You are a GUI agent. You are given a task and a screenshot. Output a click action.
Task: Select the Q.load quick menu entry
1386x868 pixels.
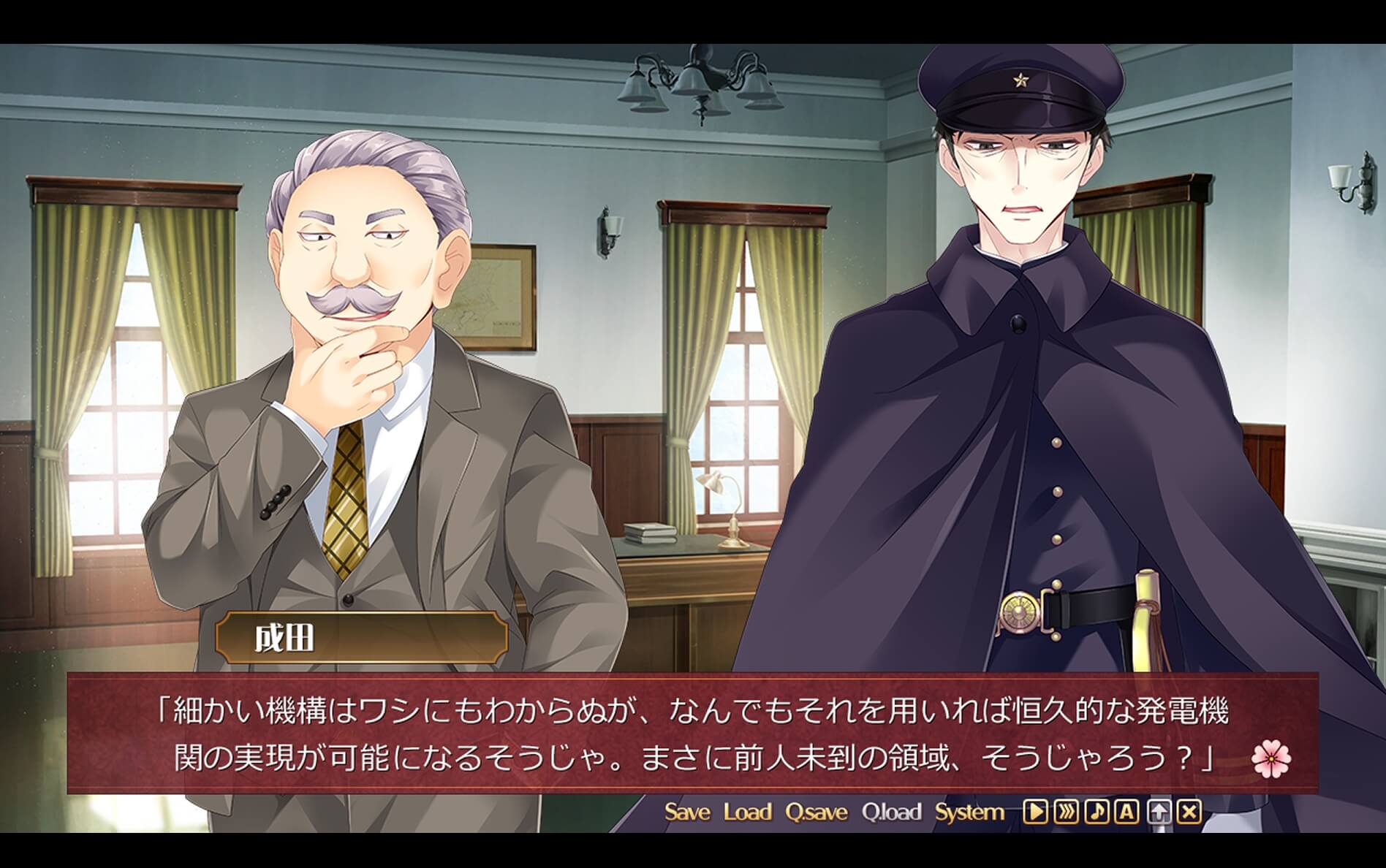(895, 810)
